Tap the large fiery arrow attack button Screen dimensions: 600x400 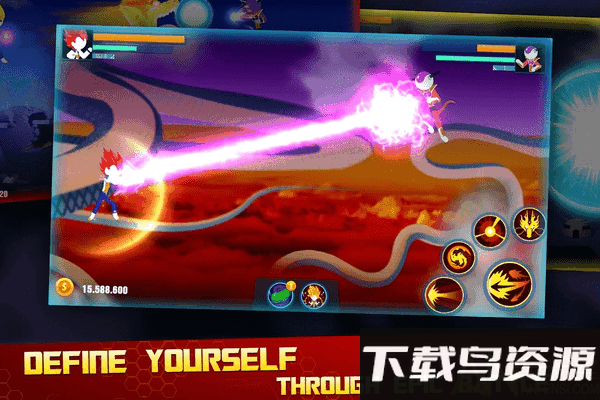(x=509, y=284)
